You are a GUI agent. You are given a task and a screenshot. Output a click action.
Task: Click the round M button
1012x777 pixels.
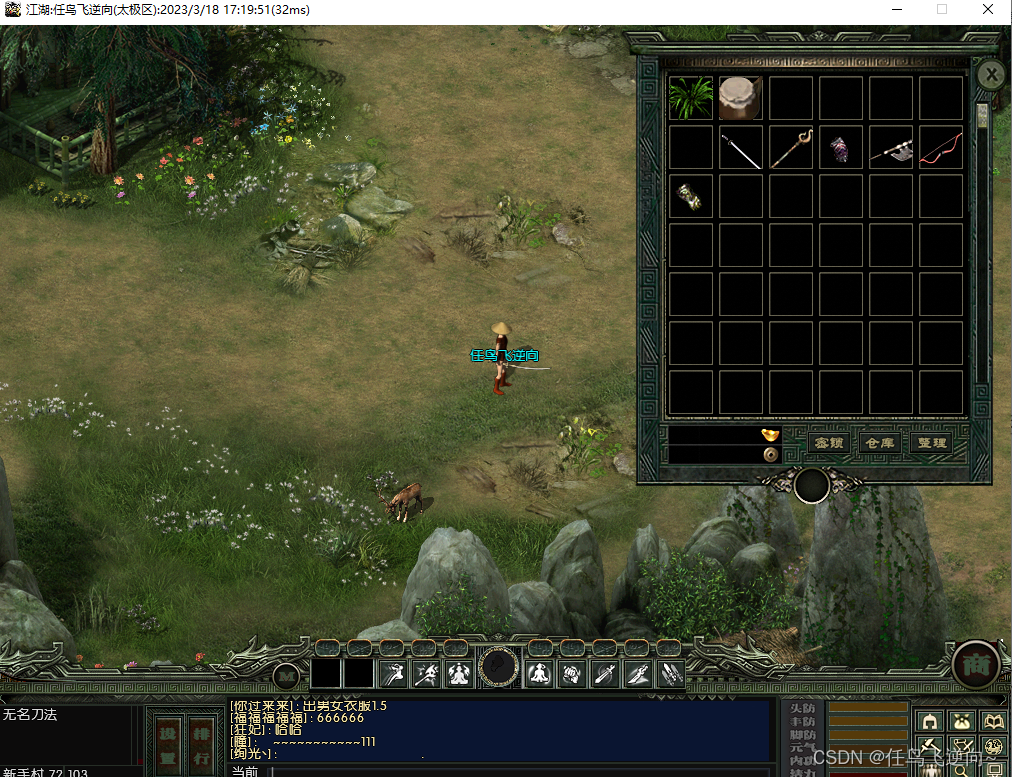[x=287, y=676]
